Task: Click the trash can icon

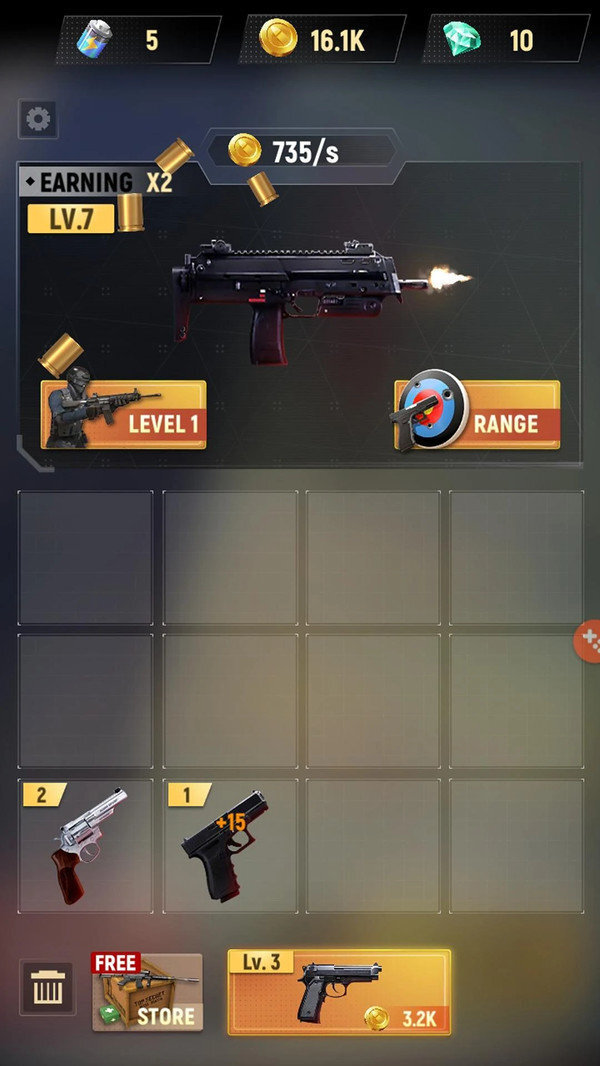Action: pos(47,989)
